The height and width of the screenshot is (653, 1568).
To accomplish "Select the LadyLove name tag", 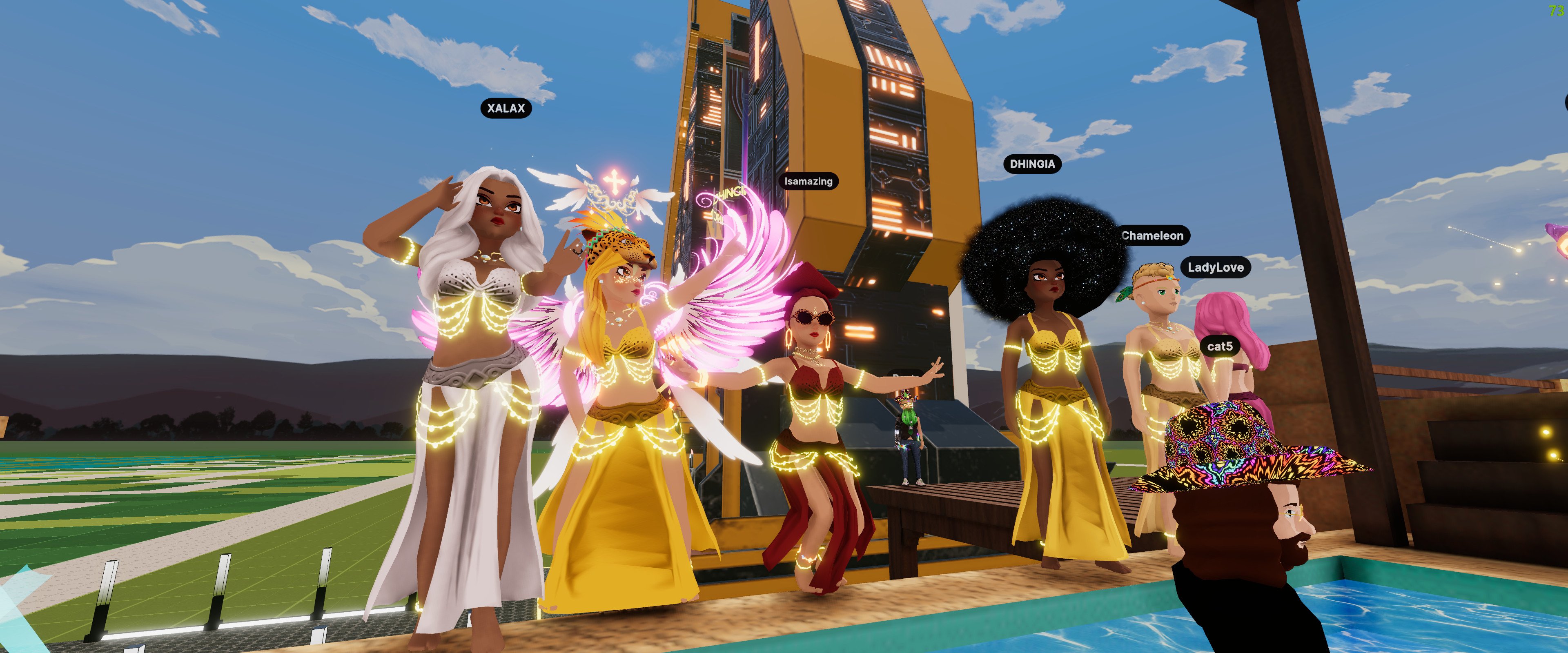I will click(x=1215, y=267).
